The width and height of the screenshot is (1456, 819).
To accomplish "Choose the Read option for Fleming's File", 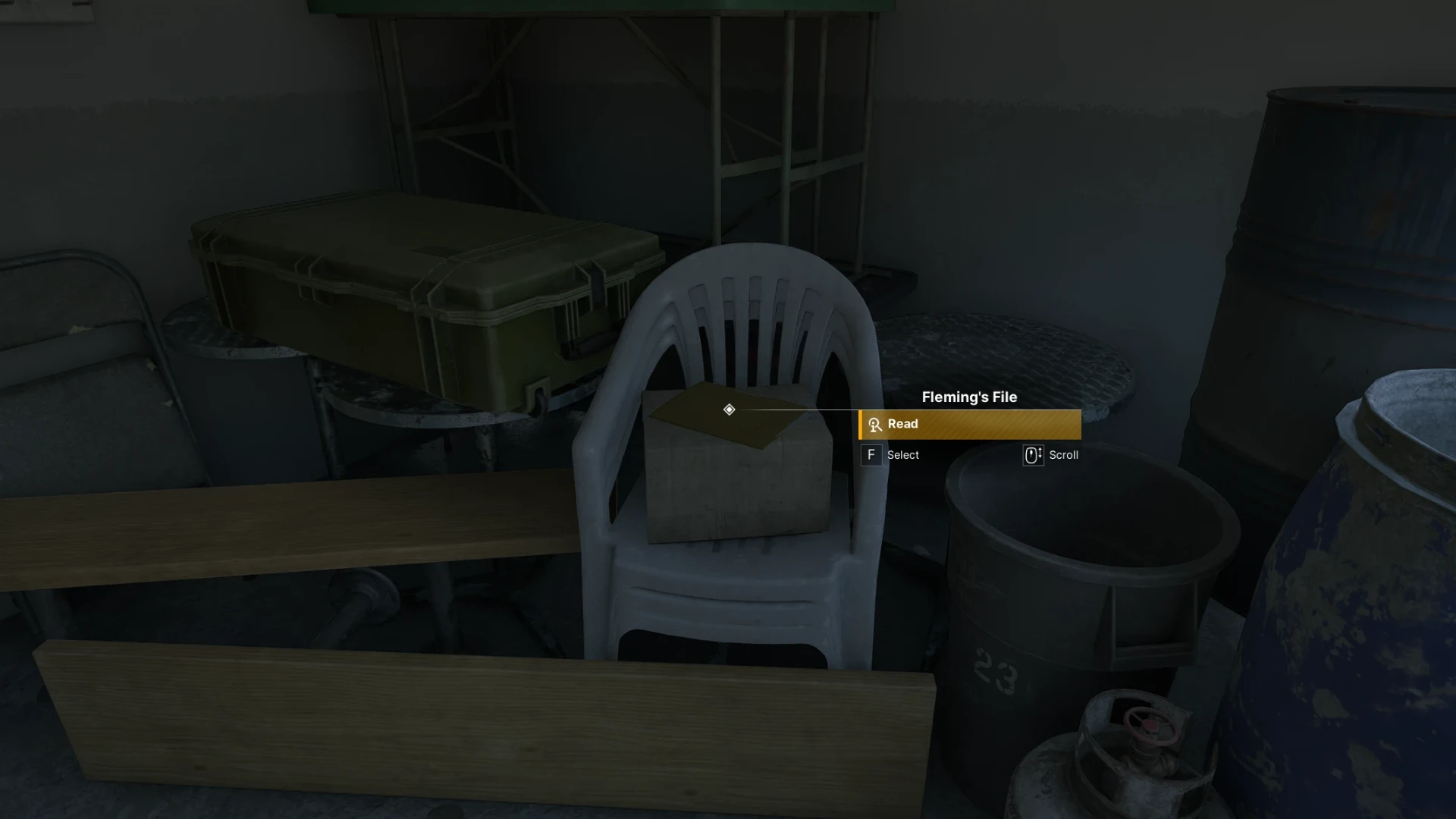I will [x=969, y=425].
